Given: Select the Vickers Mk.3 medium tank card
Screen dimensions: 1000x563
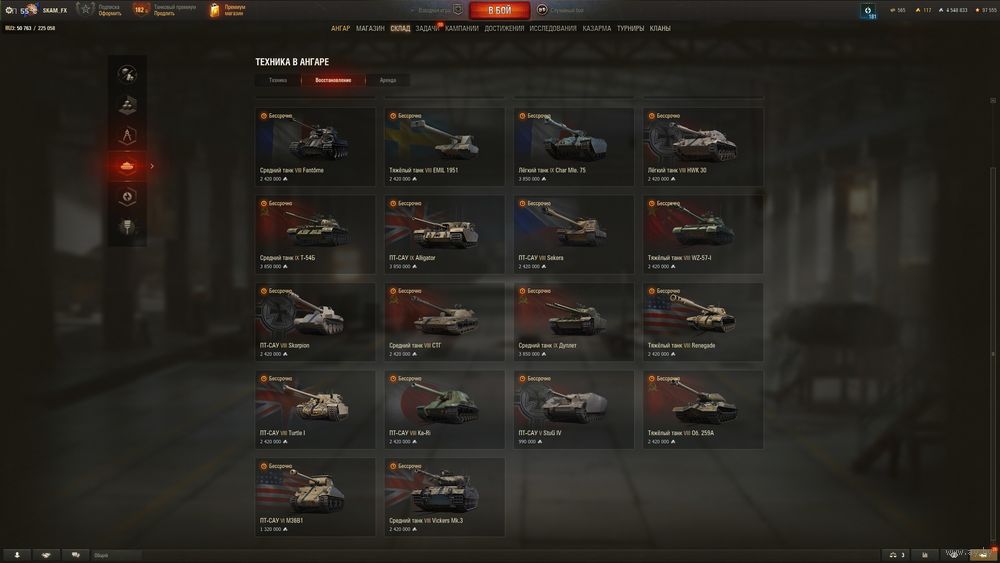Looking at the screenshot, I should (444, 496).
